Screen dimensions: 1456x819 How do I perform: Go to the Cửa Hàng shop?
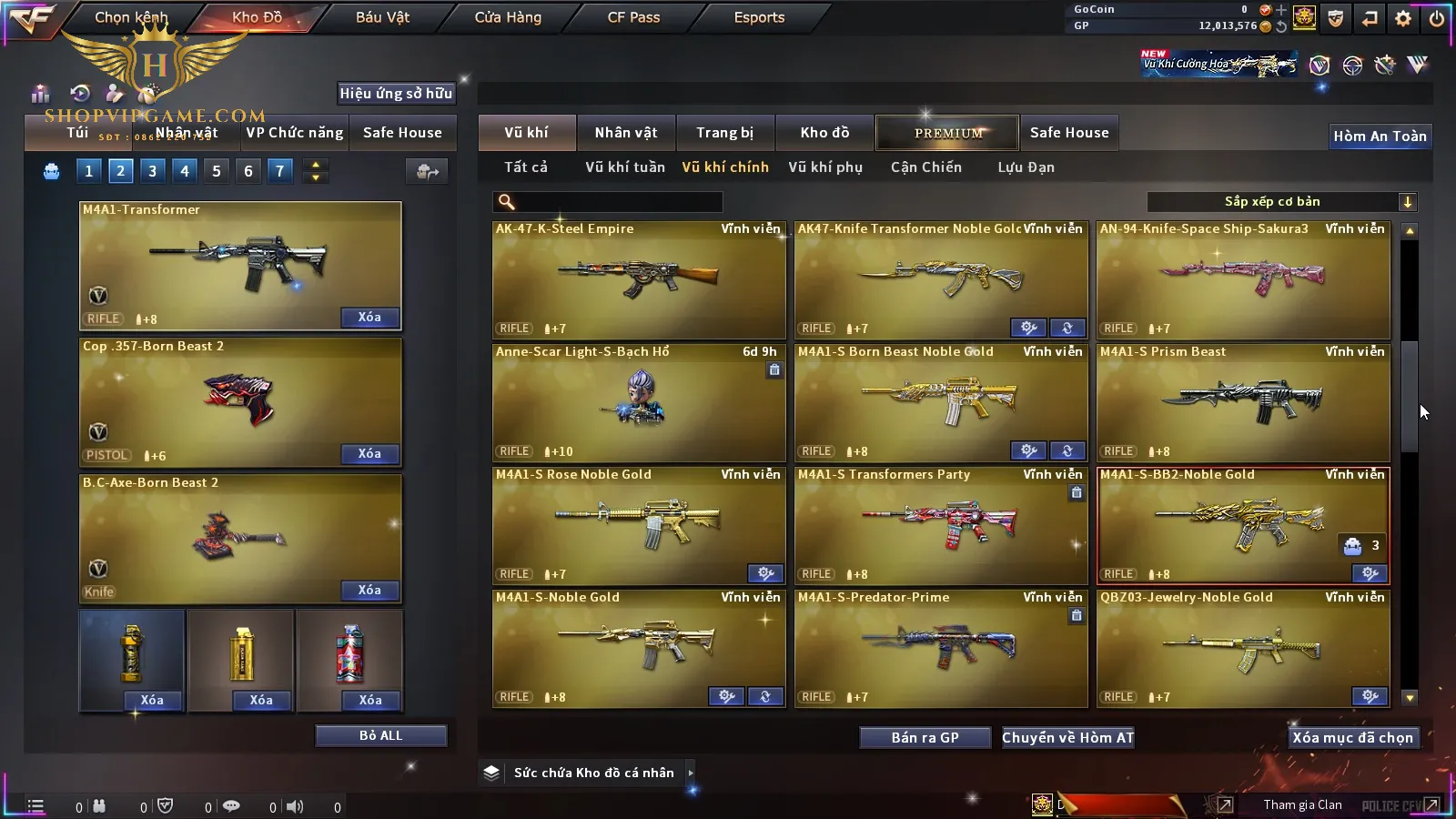508,17
